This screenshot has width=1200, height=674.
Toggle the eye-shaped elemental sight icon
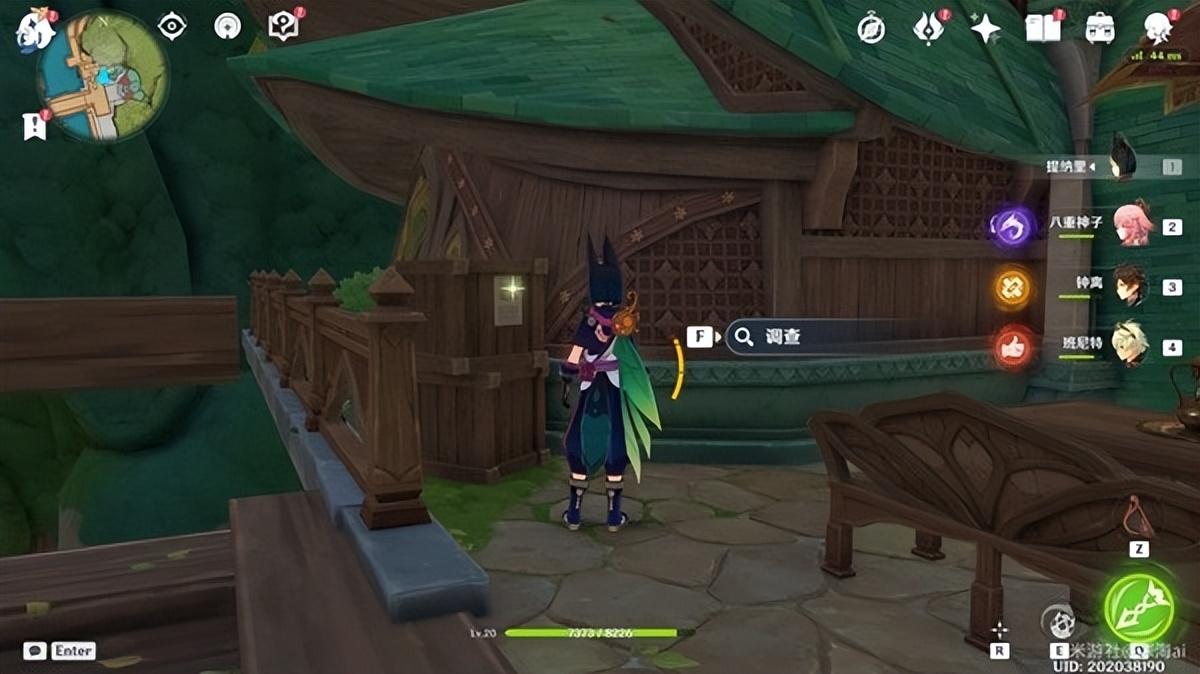pos(172,27)
